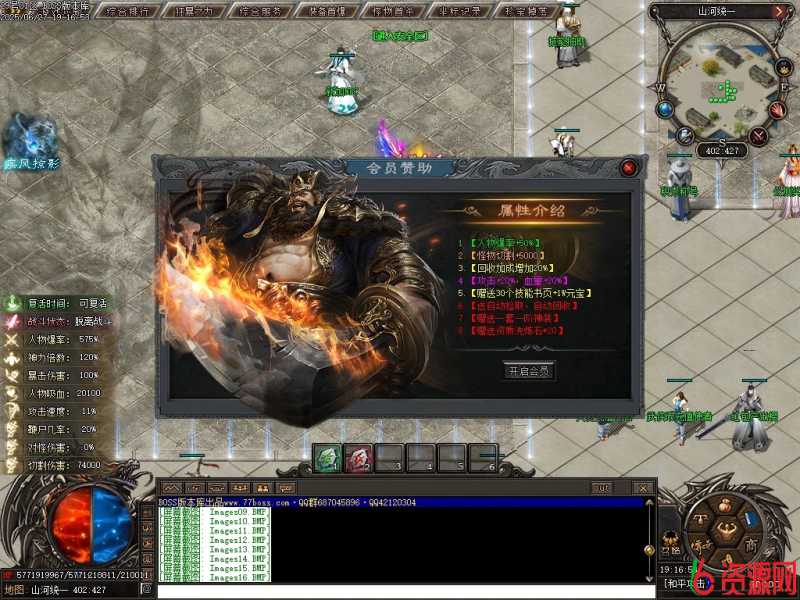The height and width of the screenshot is (600, 800).
Task: Open the 怪物首杀 monster first-kill menu
Action: pyautogui.click(x=394, y=12)
